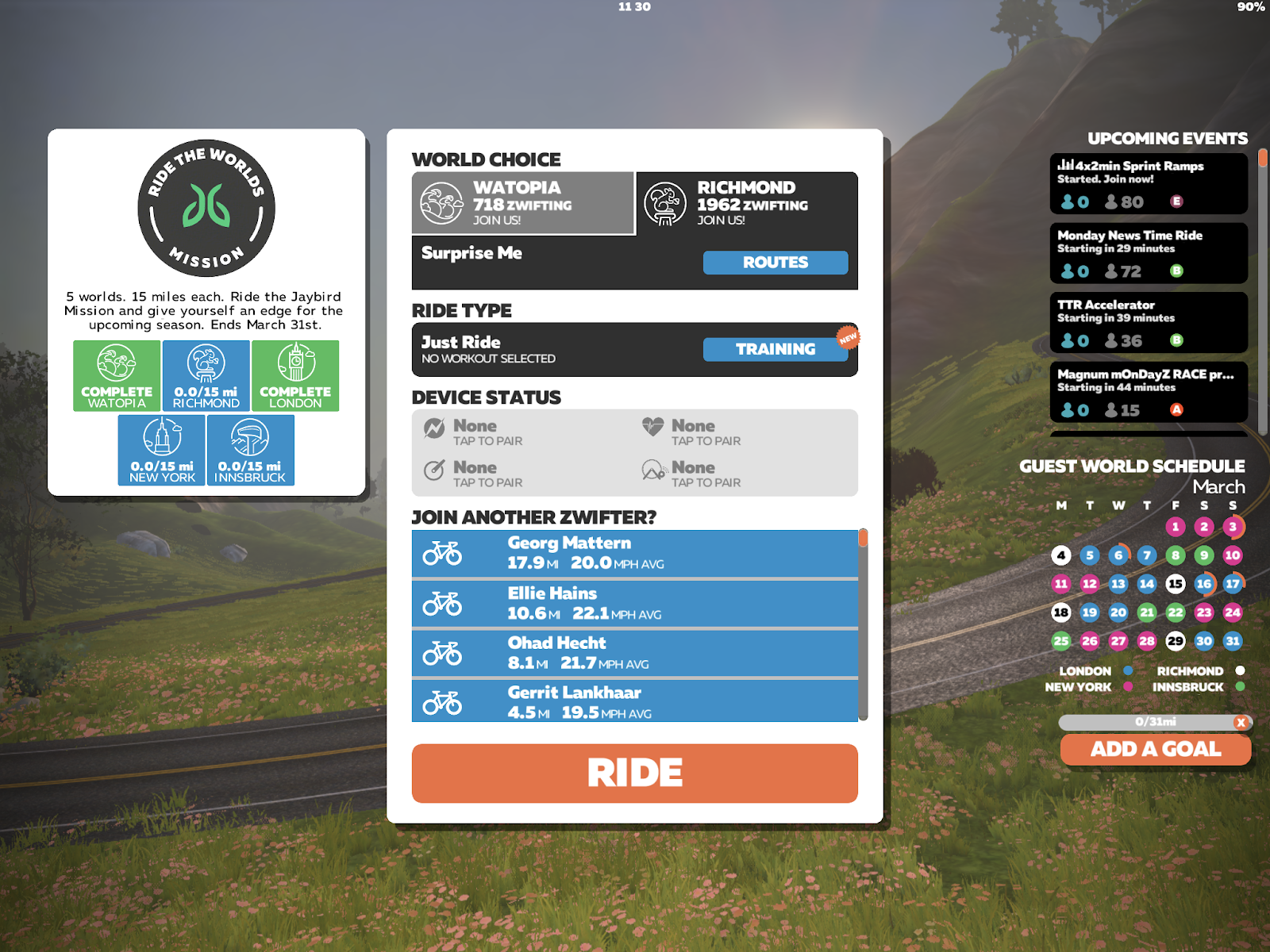Select the Surprise Me world option
The image size is (1270, 952).
[471, 253]
